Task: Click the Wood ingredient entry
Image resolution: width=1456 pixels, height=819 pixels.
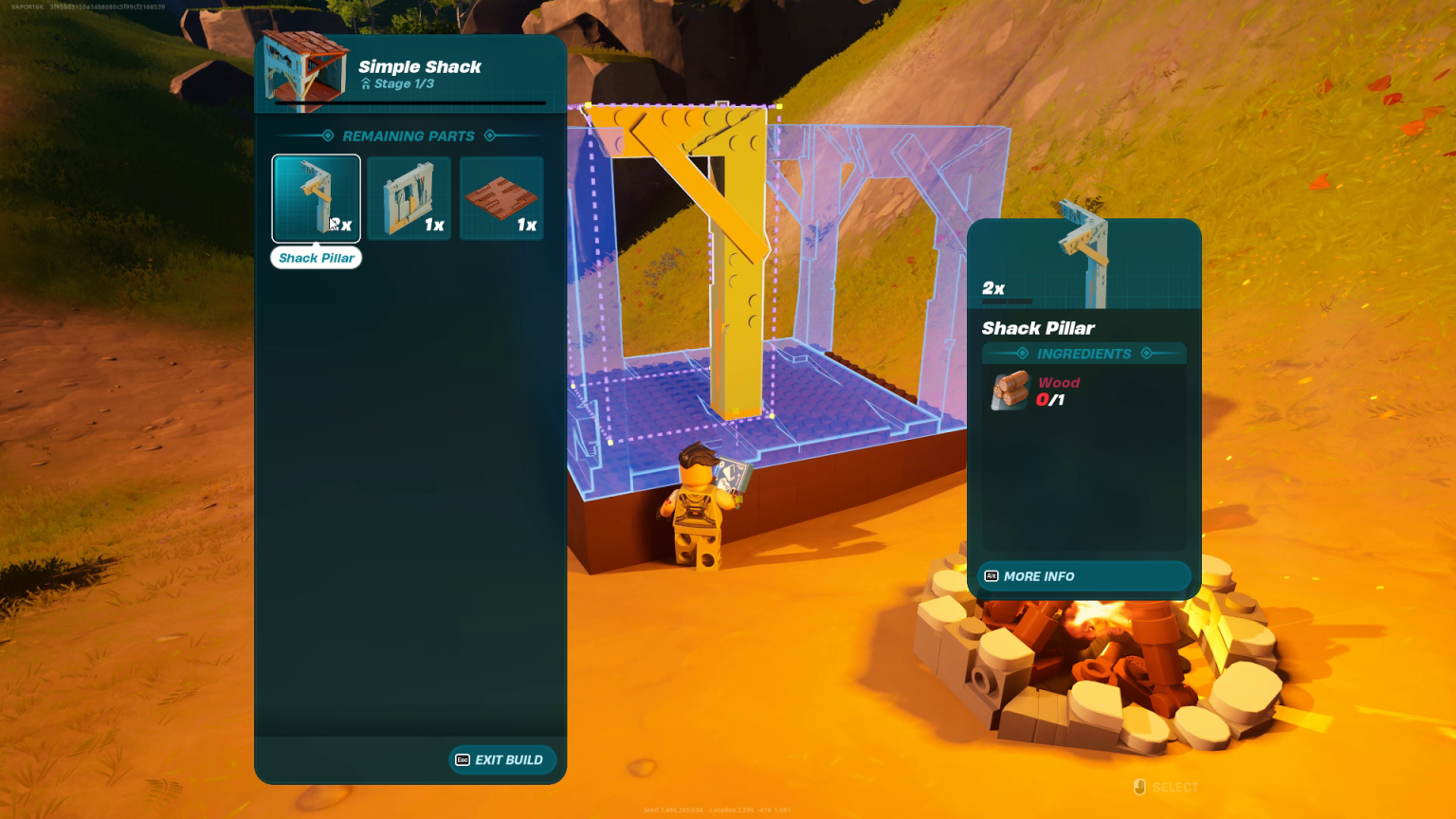Action: click(1036, 391)
